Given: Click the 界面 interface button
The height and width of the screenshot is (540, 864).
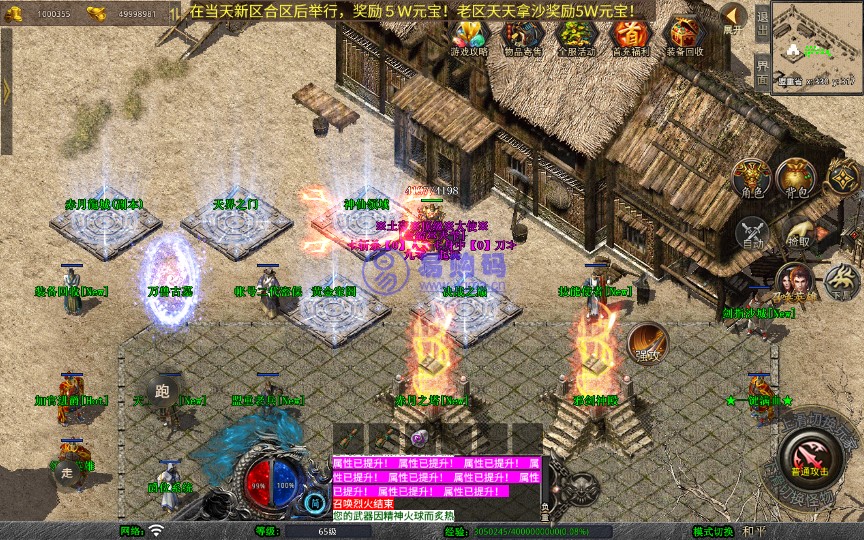Looking at the screenshot, I should (762, 70).
